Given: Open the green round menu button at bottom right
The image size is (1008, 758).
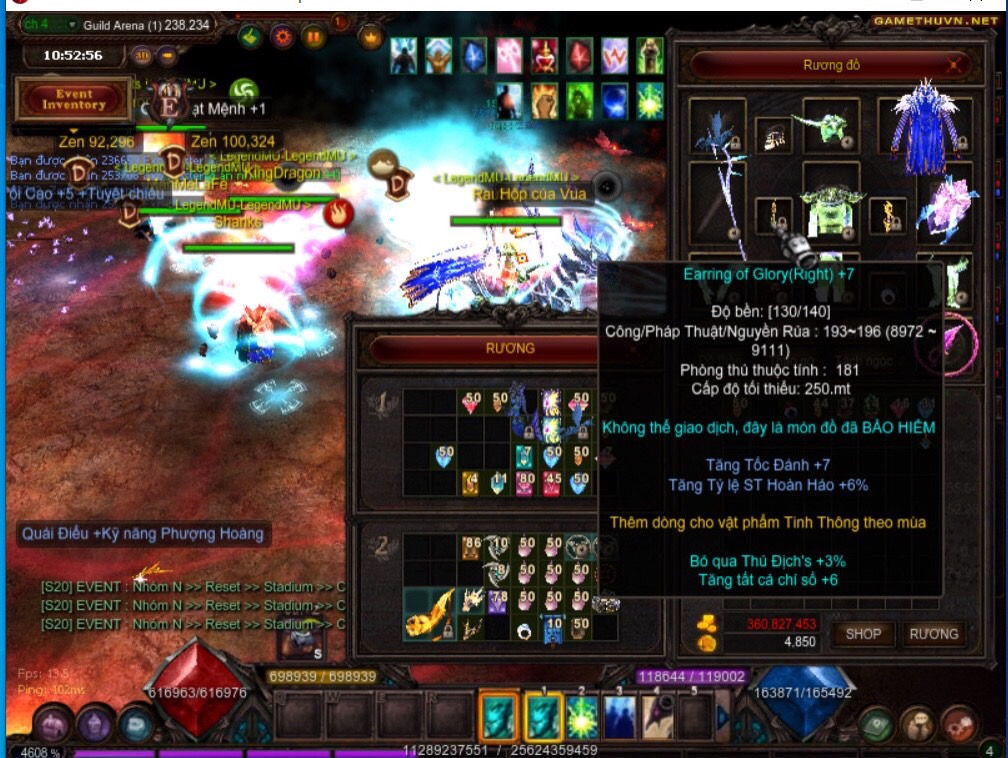Looking at the screenshot, I should coord(876,722).
